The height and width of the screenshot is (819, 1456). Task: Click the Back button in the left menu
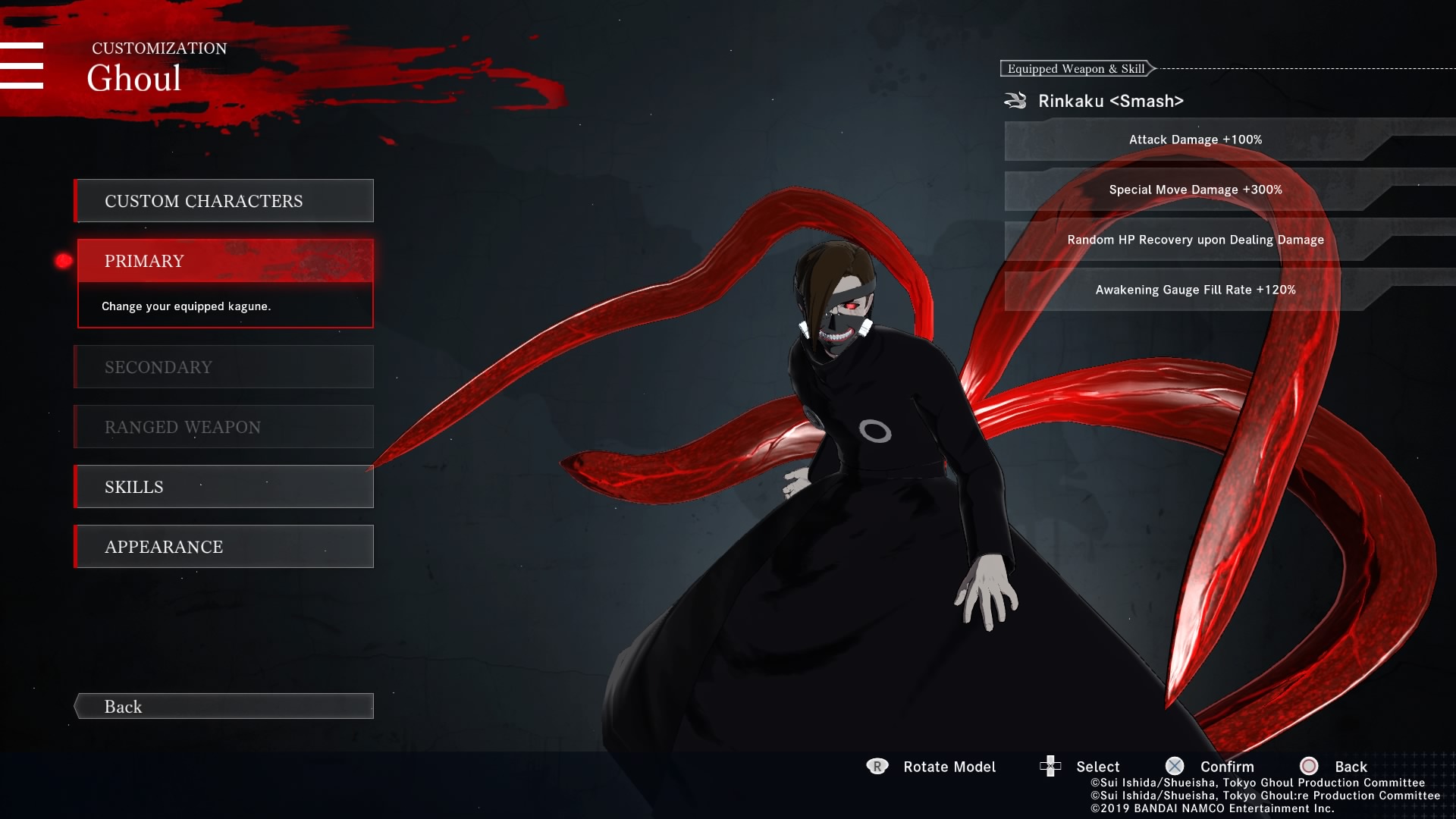(x=224, y=707)
